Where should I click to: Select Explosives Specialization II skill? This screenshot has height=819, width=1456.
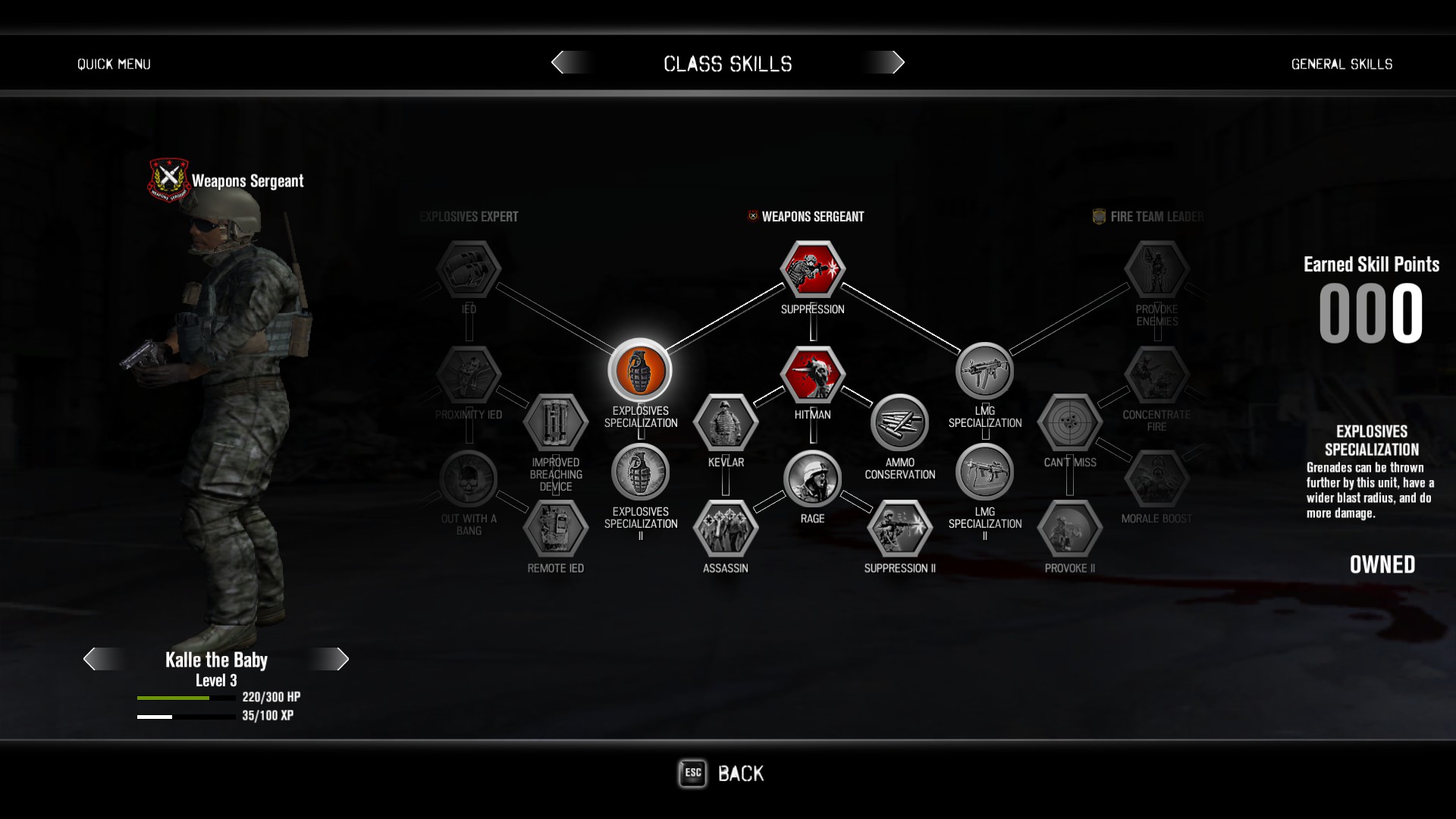[x=640, y=472]
